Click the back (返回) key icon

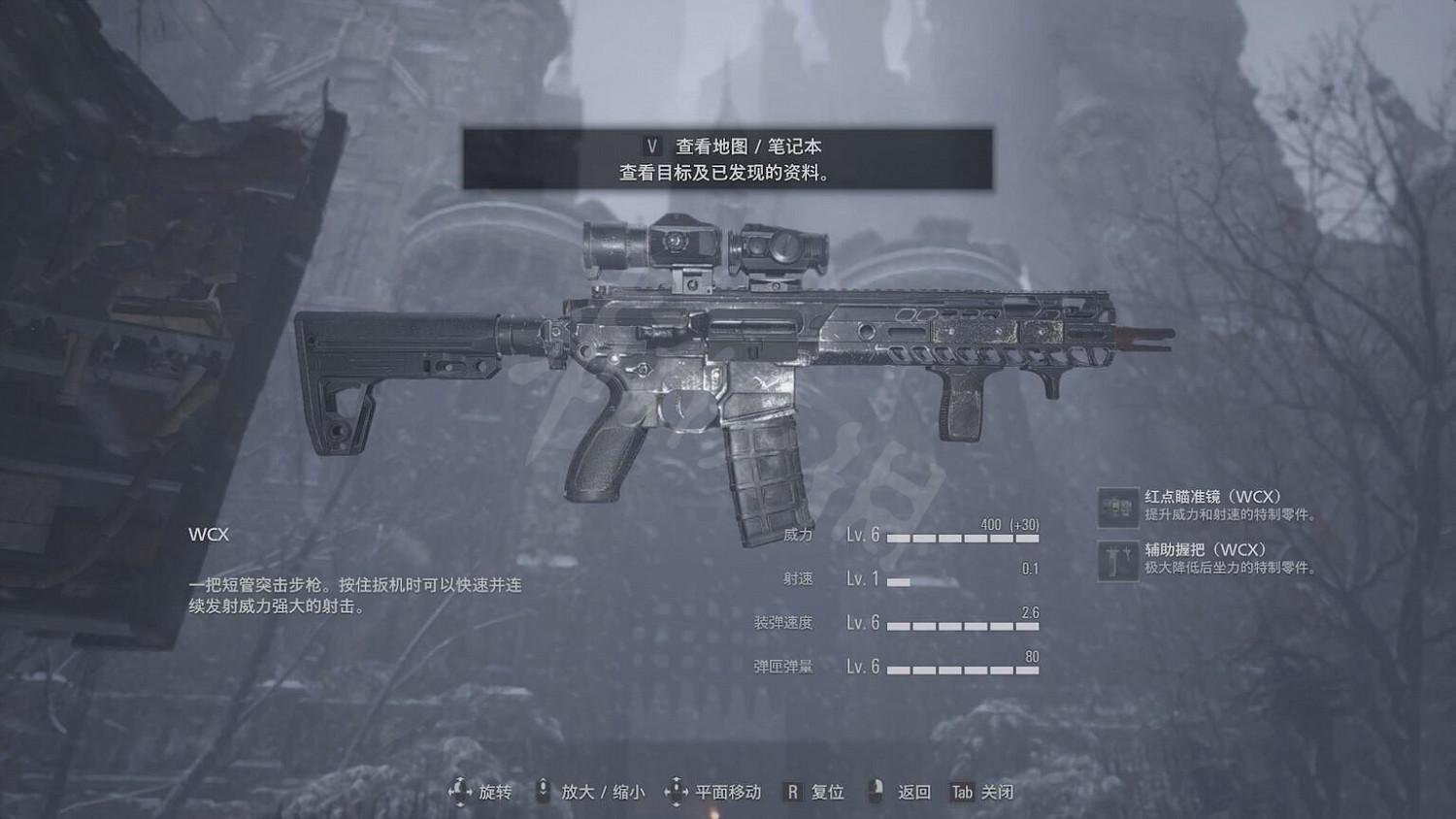[875, 792]
